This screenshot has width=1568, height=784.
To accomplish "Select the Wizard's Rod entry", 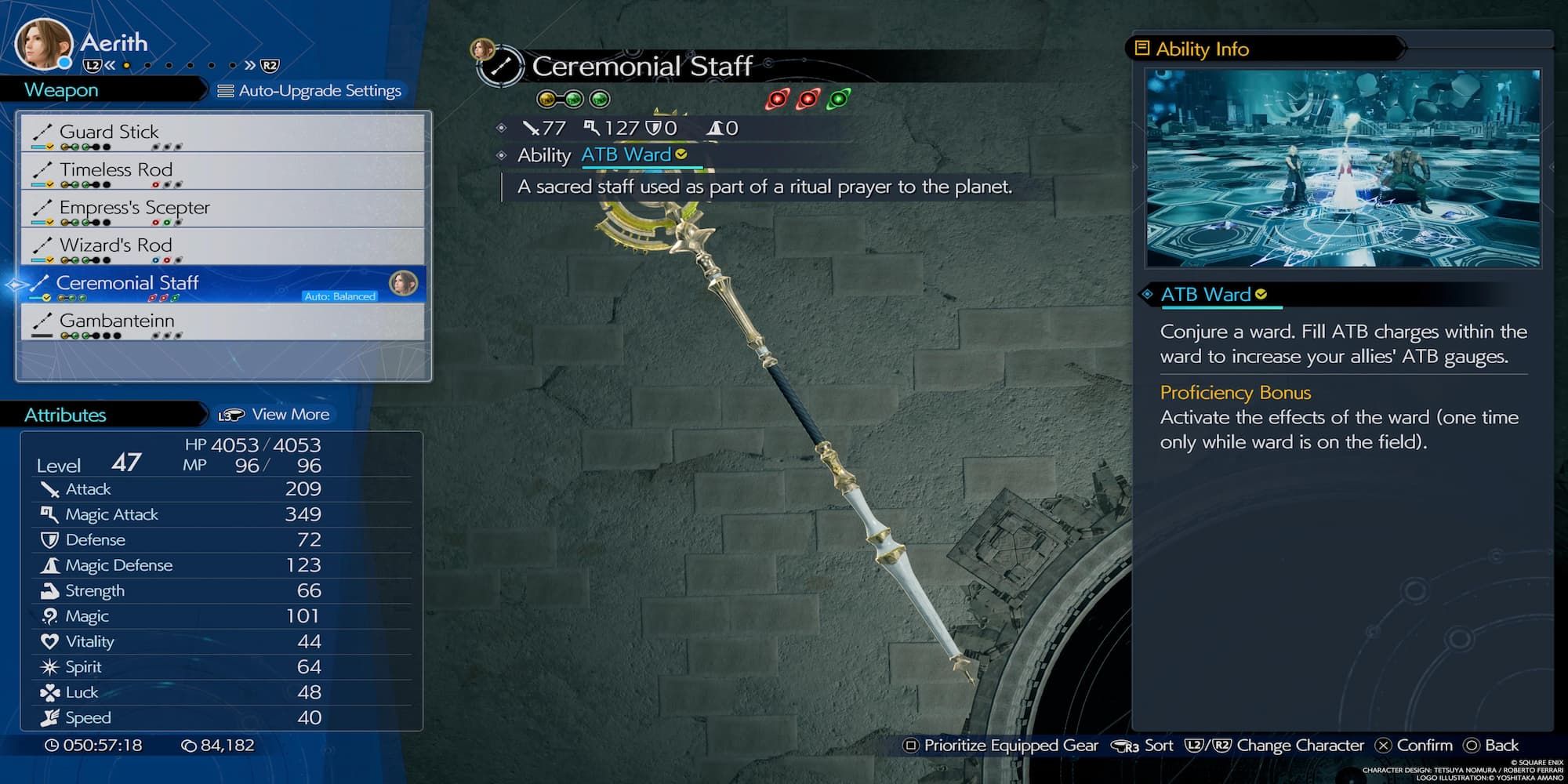I will 223,246.
